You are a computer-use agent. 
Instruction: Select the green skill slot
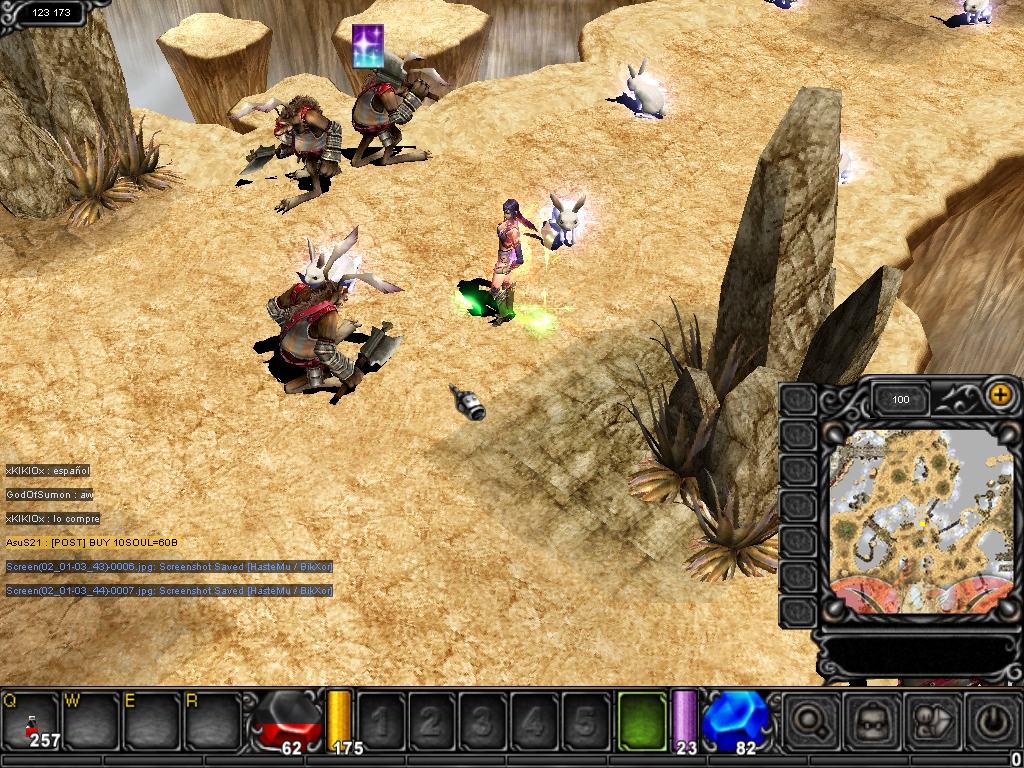pyautogui.click(x=644, y=719)
